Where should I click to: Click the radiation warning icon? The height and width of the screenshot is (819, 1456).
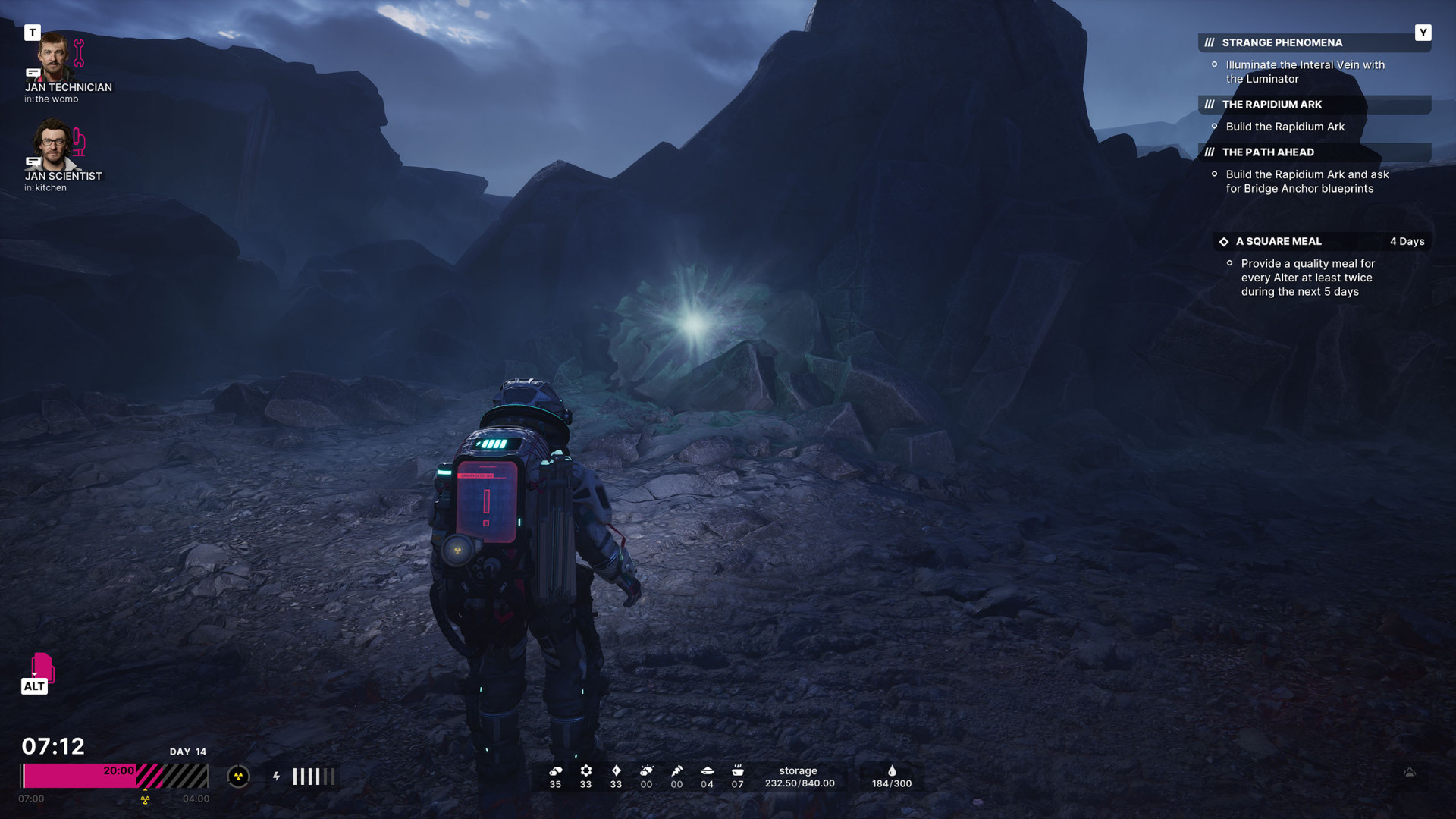[x=238, y=777]
